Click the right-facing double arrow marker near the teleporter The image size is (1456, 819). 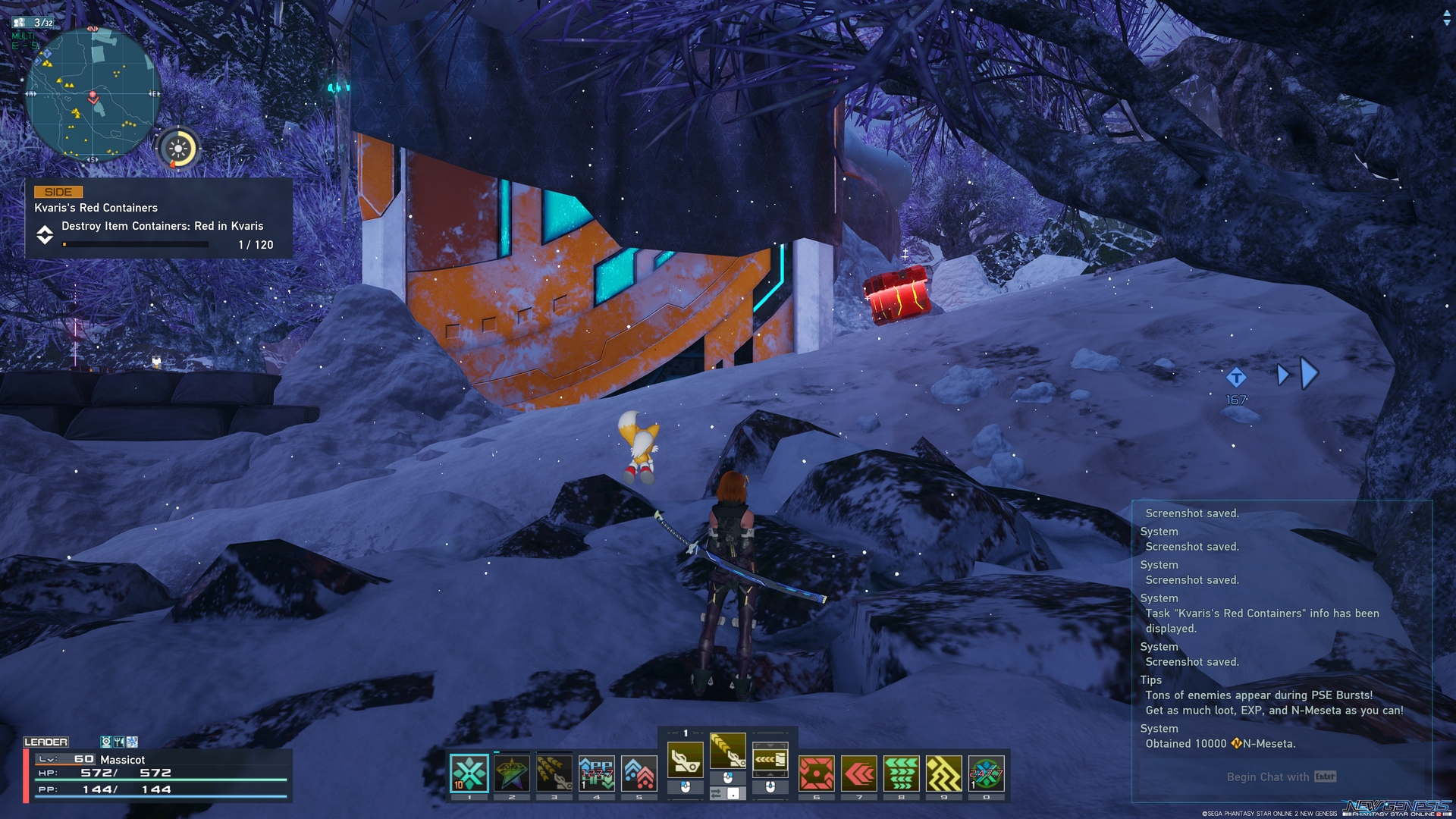[x=1297, y=374]
